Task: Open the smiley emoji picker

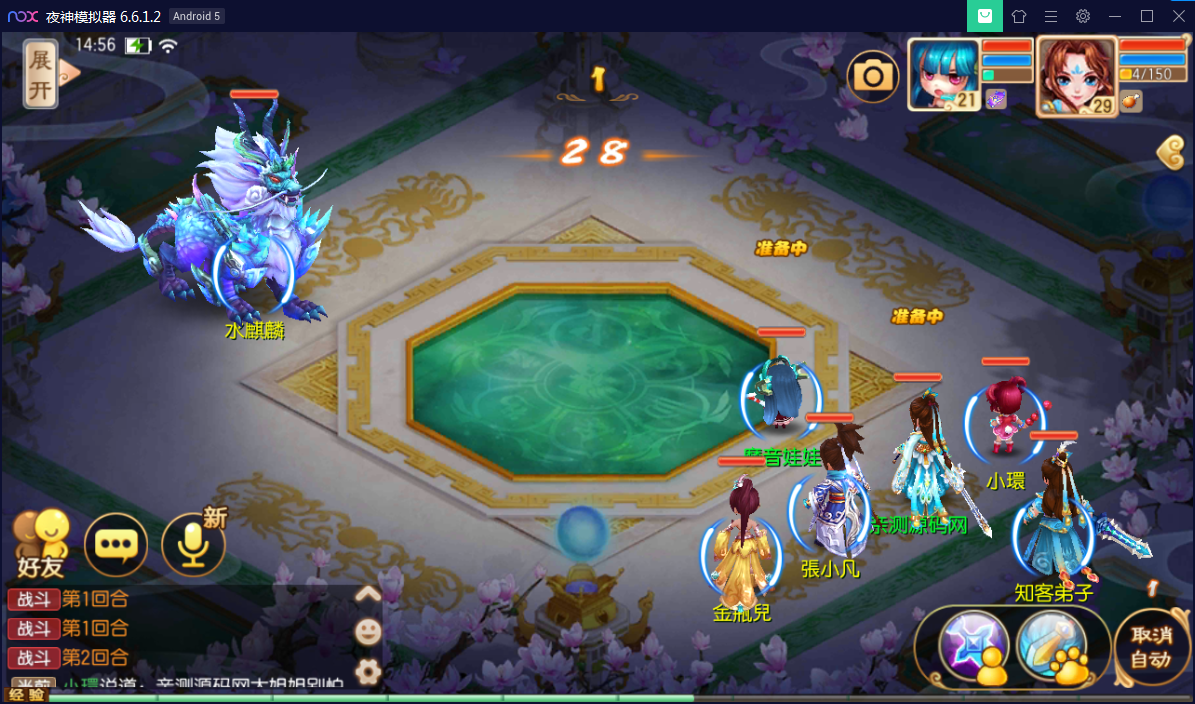Action: [368, 631]
